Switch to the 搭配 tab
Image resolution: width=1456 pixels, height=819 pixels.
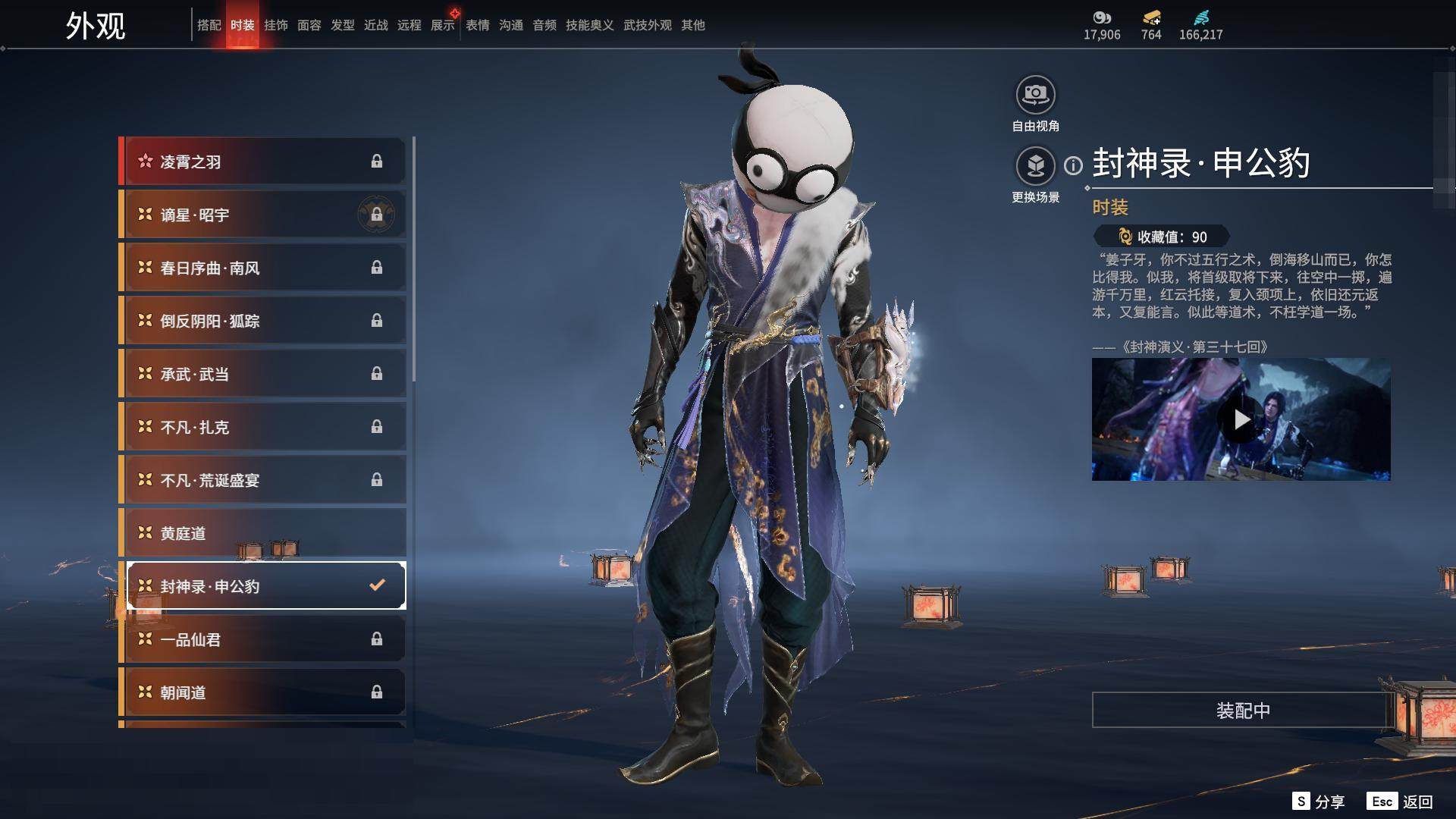click(209, 25)
